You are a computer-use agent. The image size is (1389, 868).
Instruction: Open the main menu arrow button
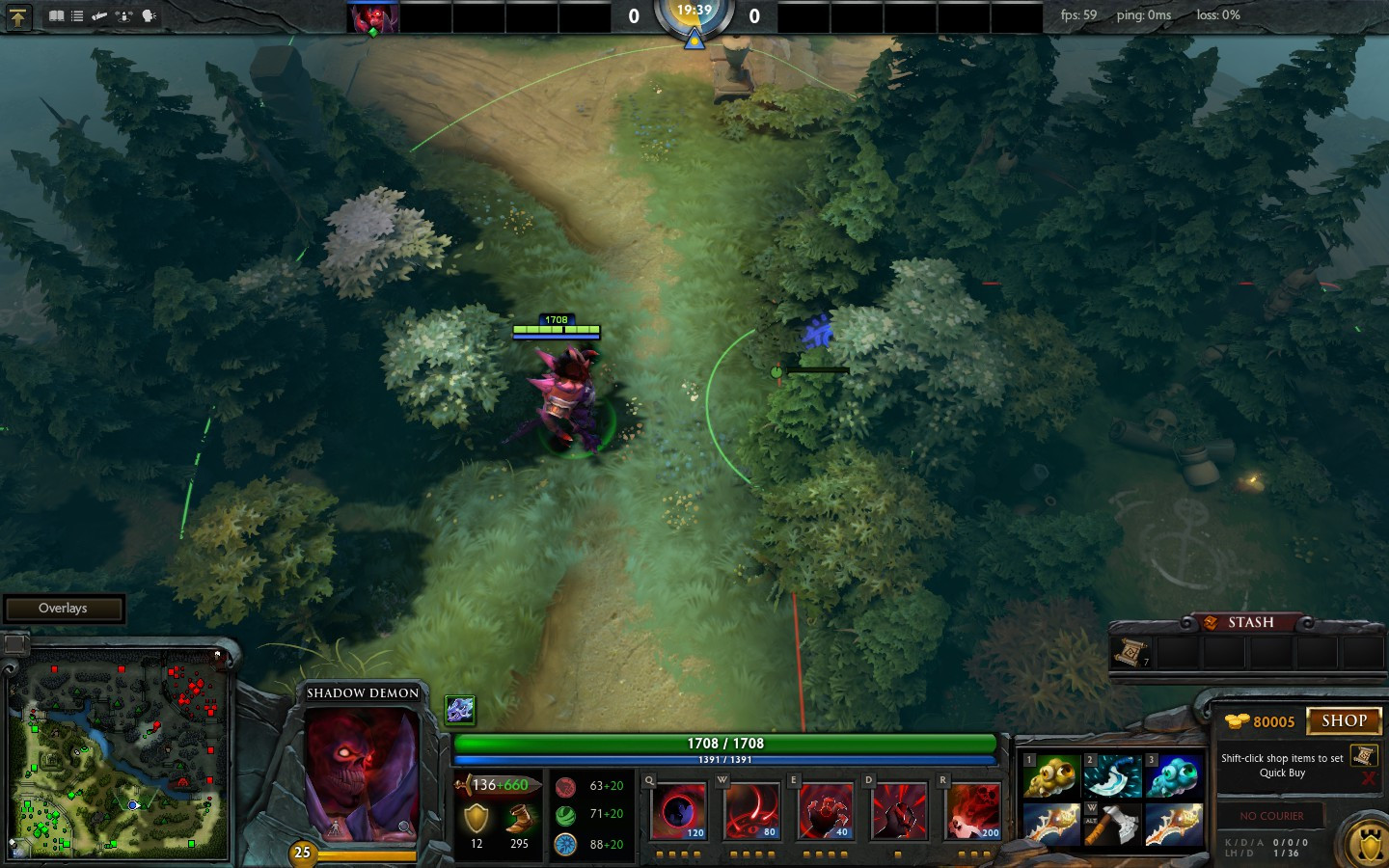18,16
